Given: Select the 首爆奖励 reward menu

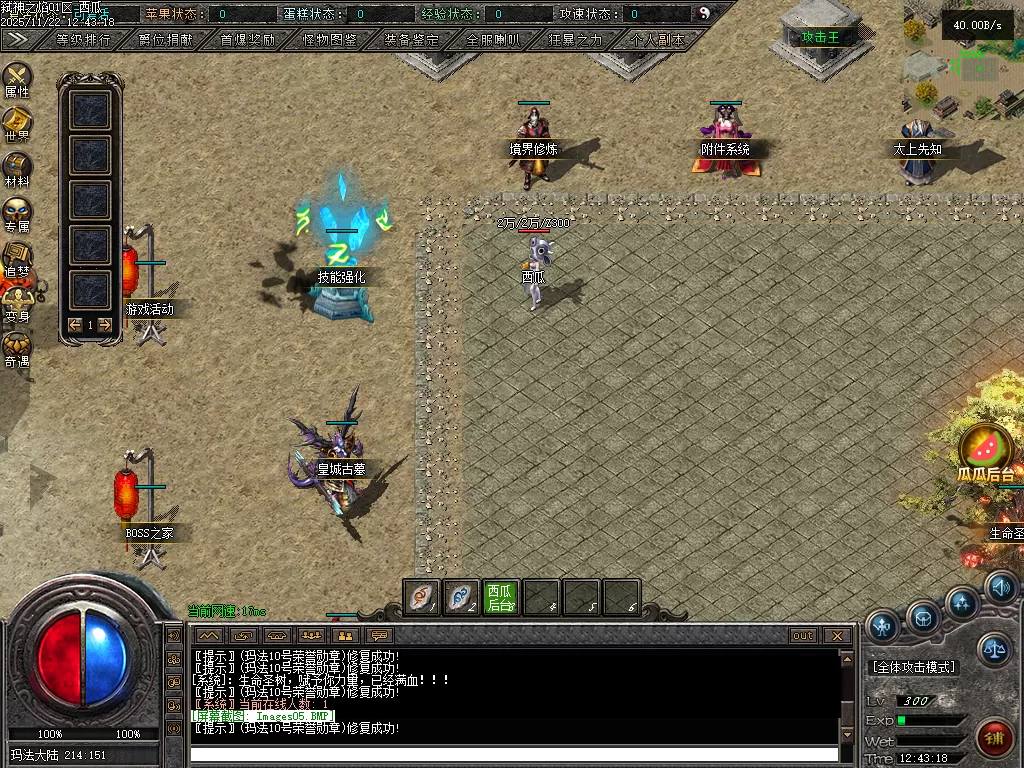Looking at the screenshot, I should 248,40.
